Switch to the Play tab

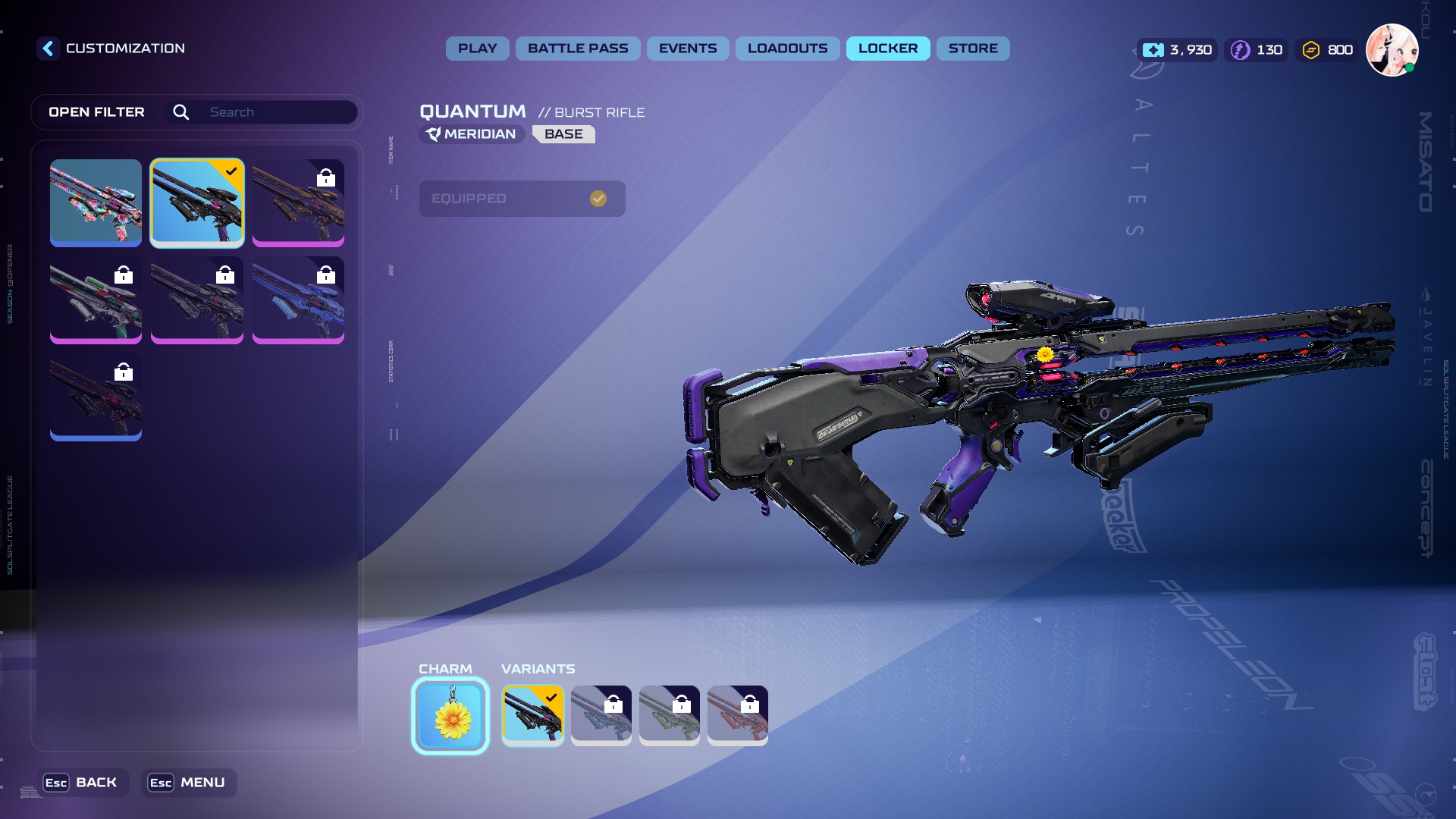coord(477,49)
